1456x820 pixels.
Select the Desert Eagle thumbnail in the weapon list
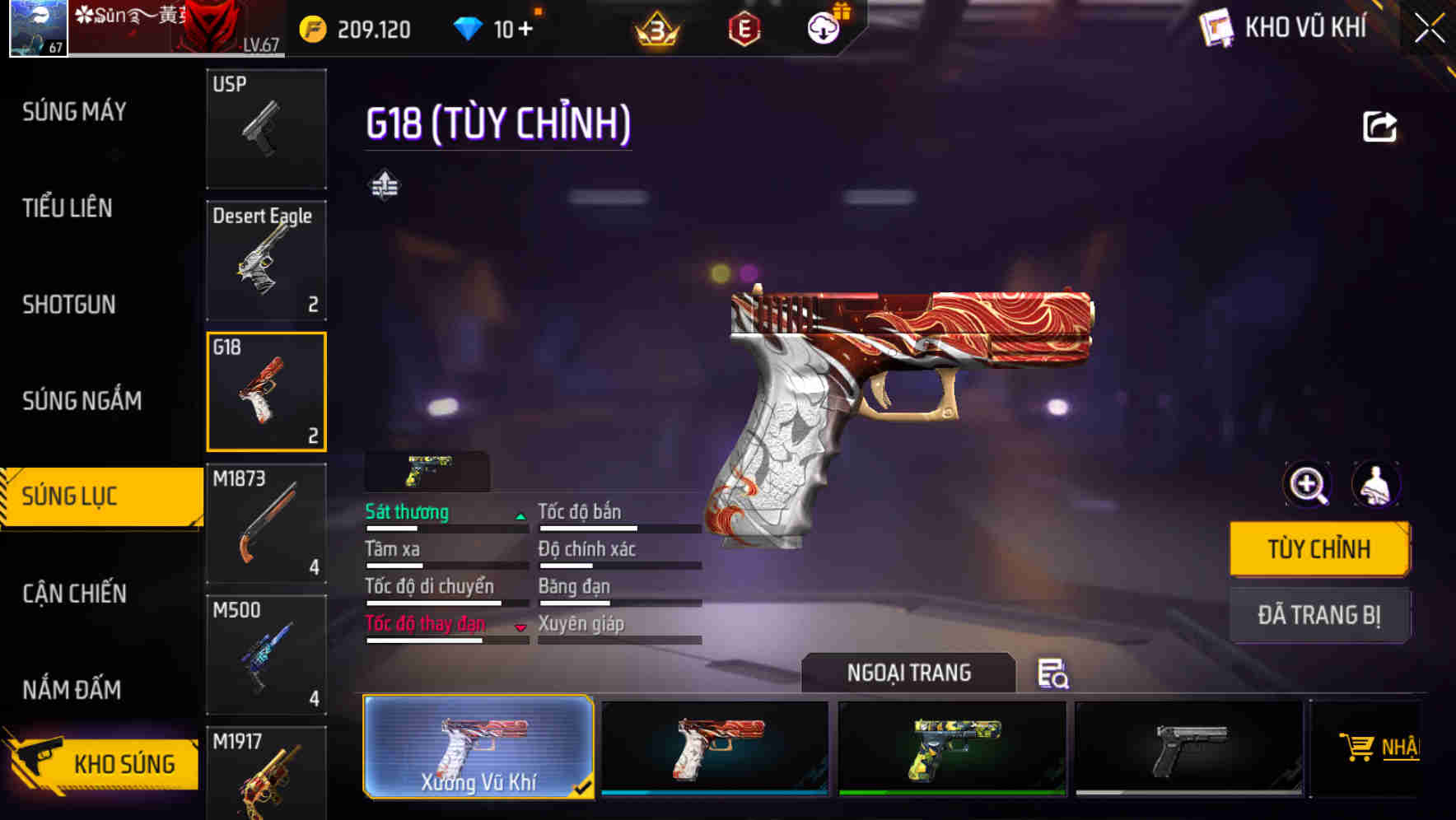click(x=265, y=259)
